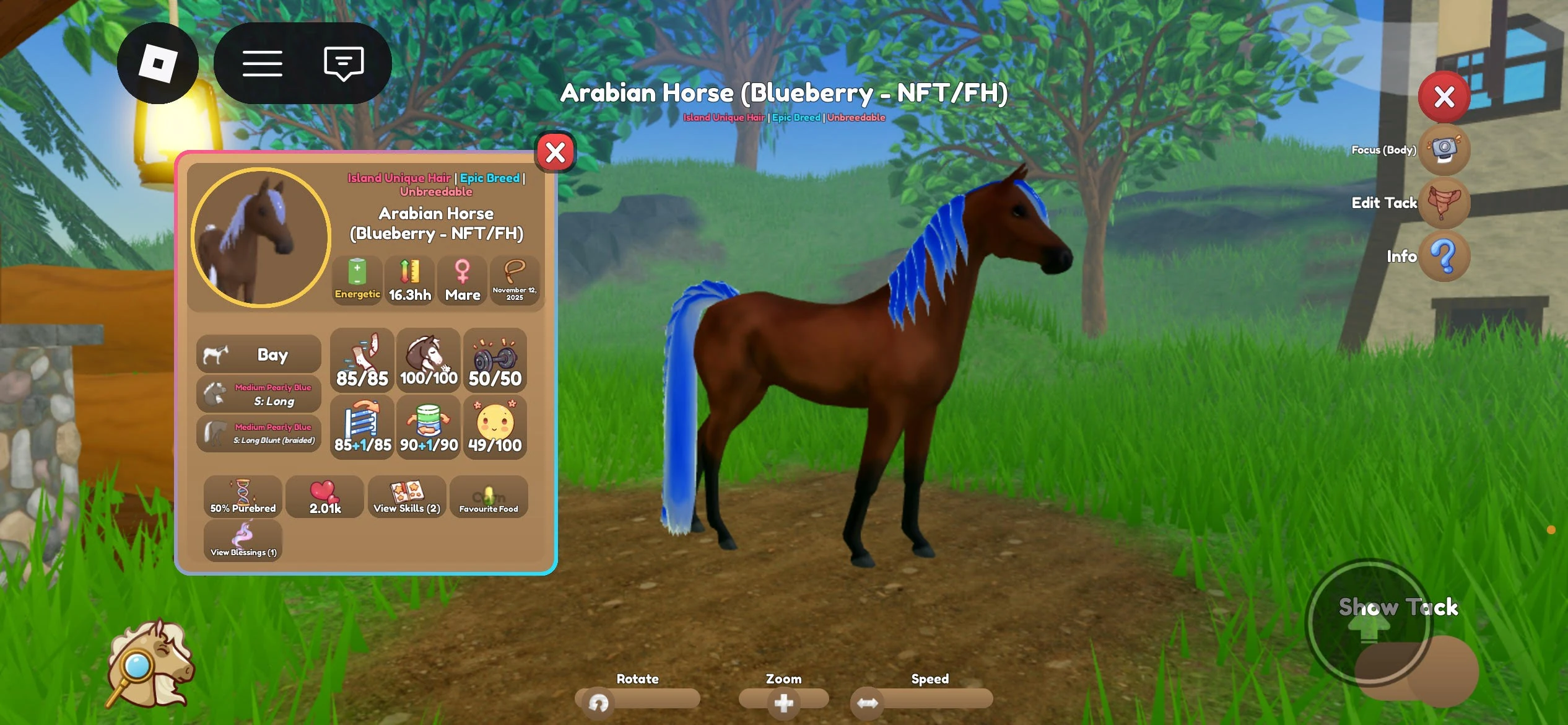Open horse Info with the question mark icon
The width and height of the screenshot is (1568, 725).
pos(1444,256)
